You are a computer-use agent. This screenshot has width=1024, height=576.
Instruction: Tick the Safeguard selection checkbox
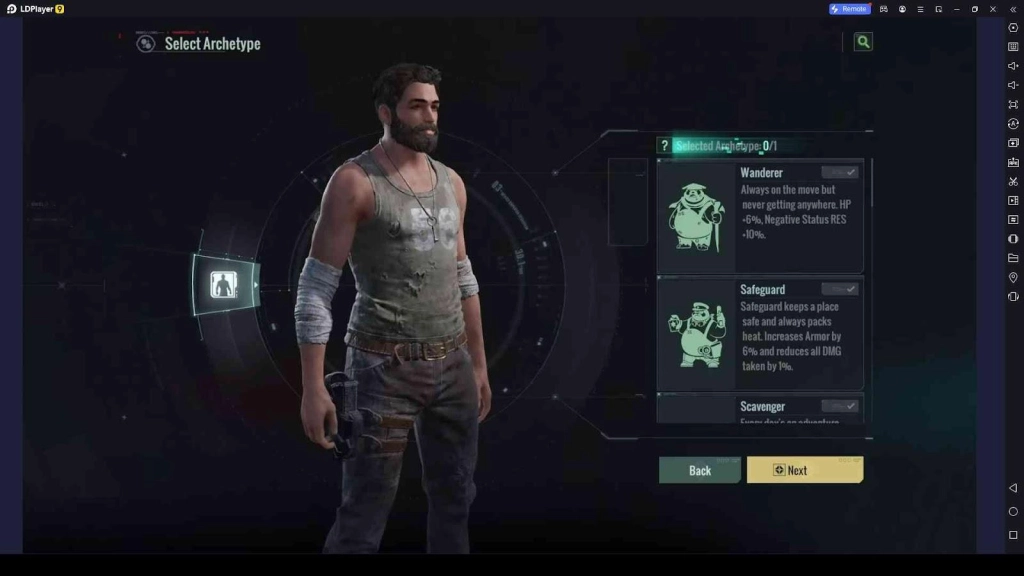840,289
